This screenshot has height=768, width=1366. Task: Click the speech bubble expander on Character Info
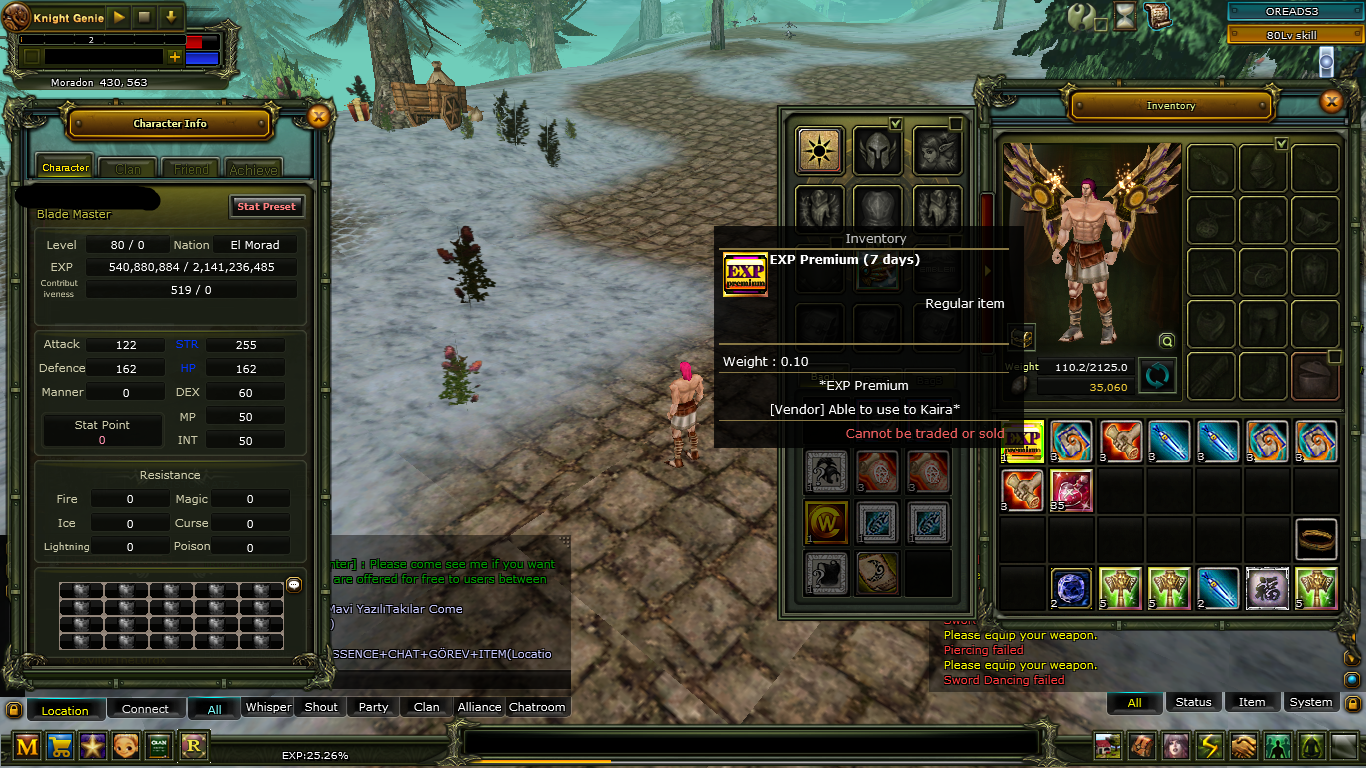pyautogui.click(x=293, y=585)
